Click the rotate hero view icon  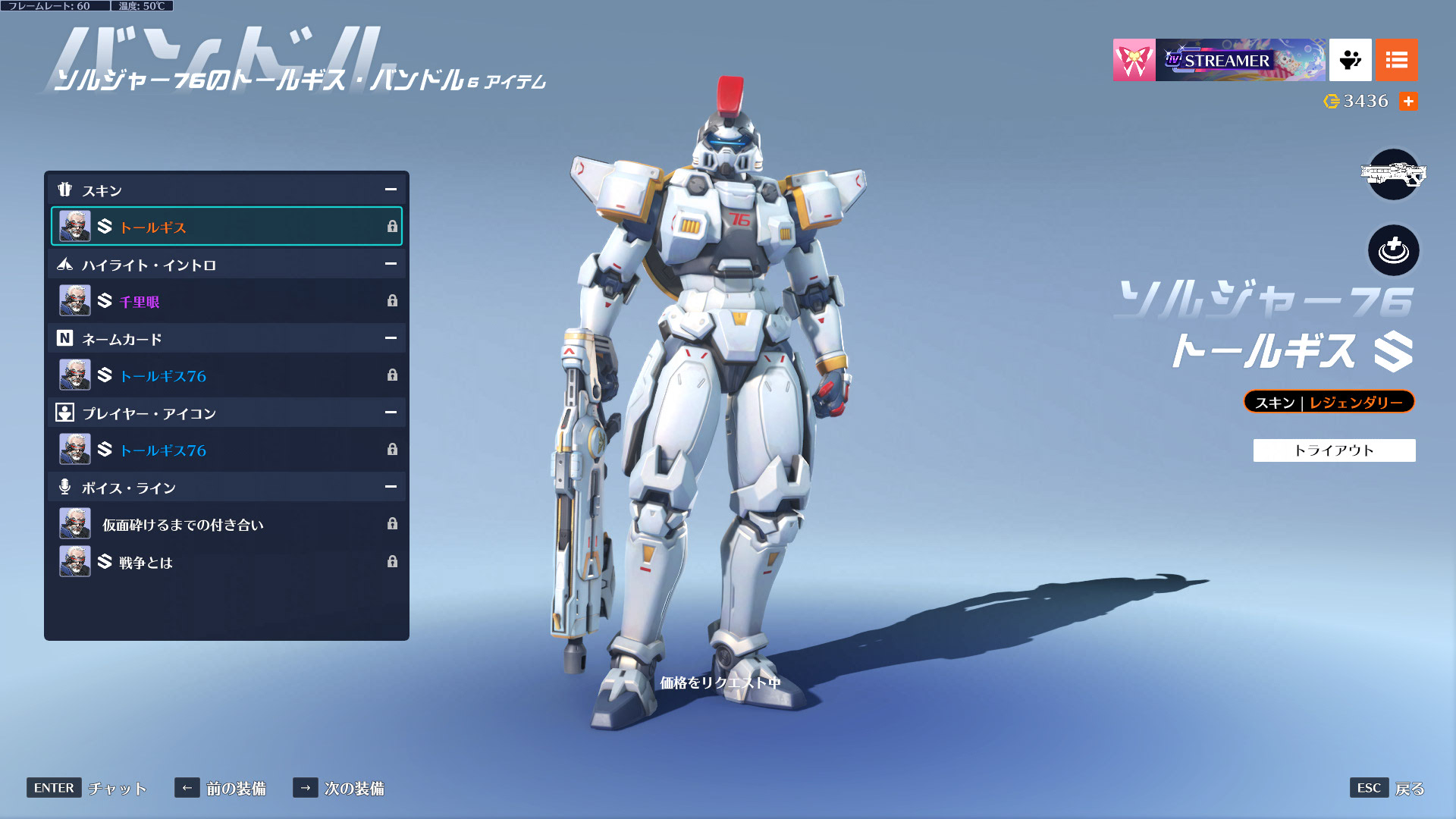pyautogui.click(x=1393, y=250)
